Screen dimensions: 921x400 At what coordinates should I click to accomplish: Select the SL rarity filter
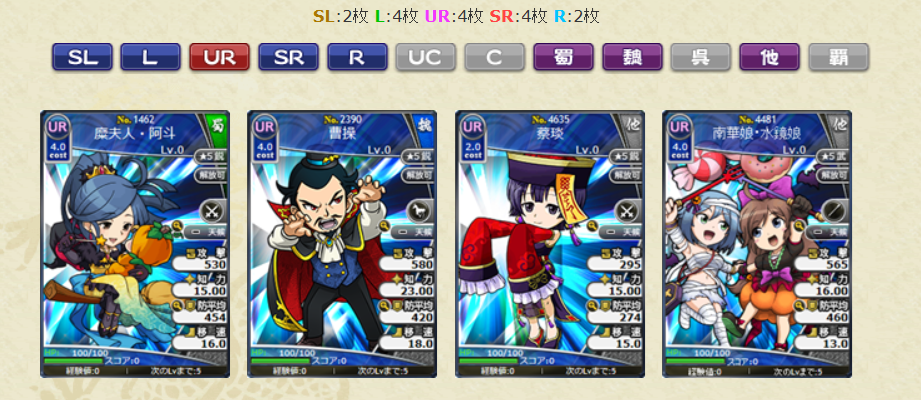[82, 57]
